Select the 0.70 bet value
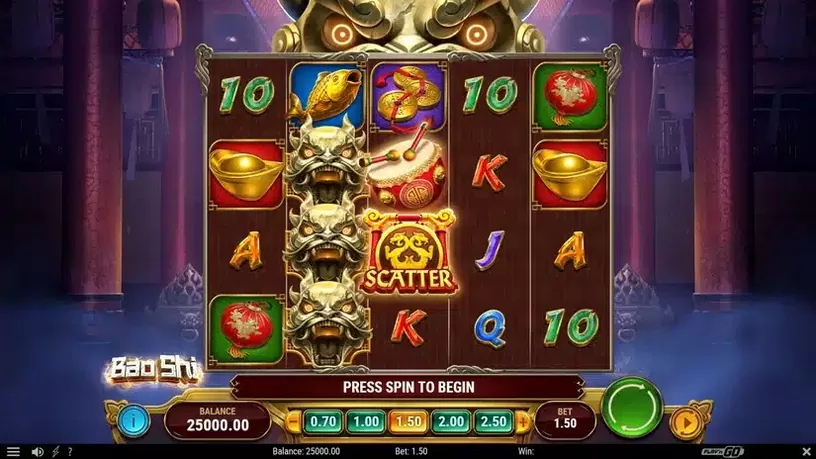The image size is (816, 459). click(x=321, y=421)
